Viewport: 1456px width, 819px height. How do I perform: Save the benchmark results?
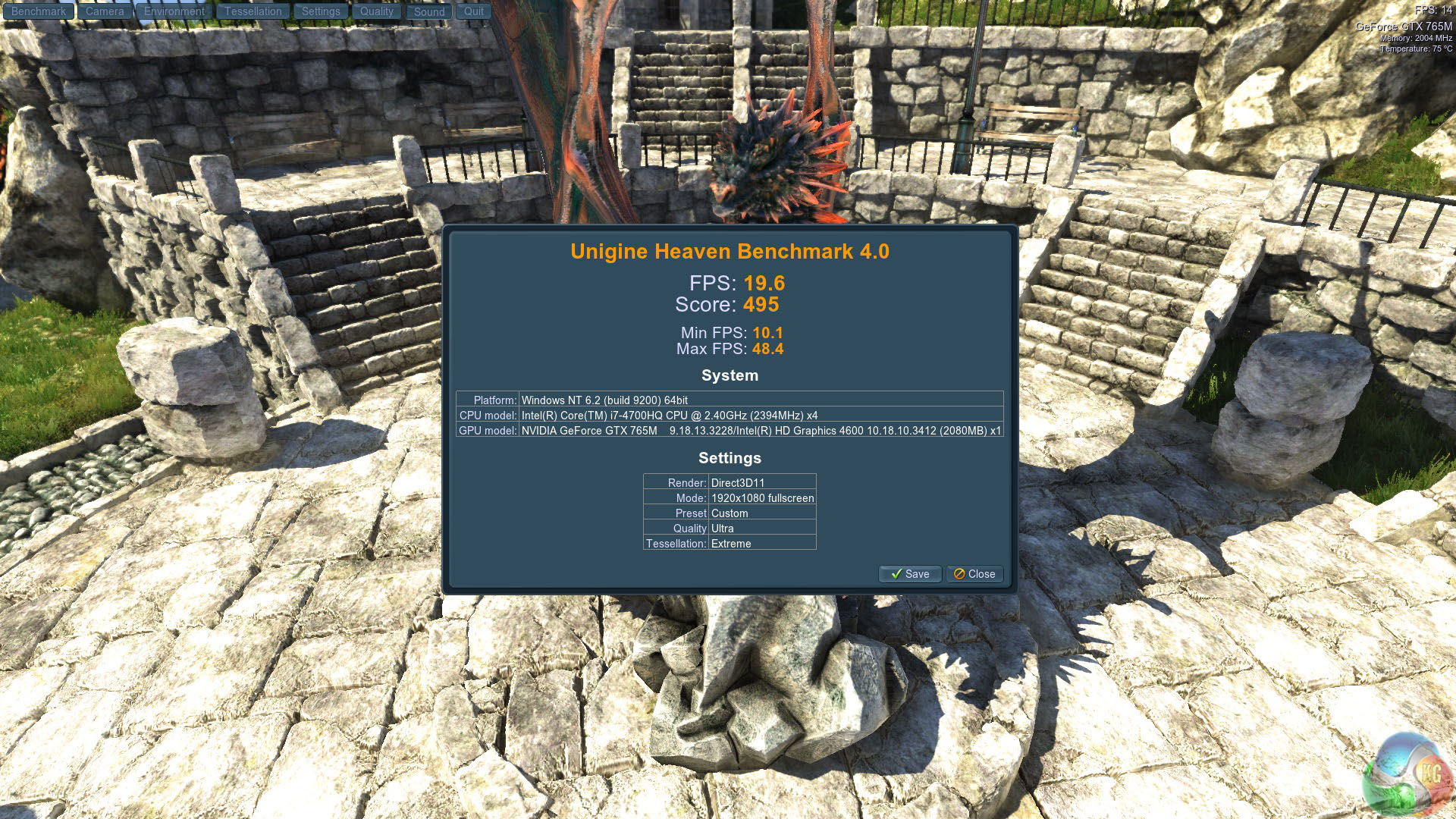click(910, 574)
